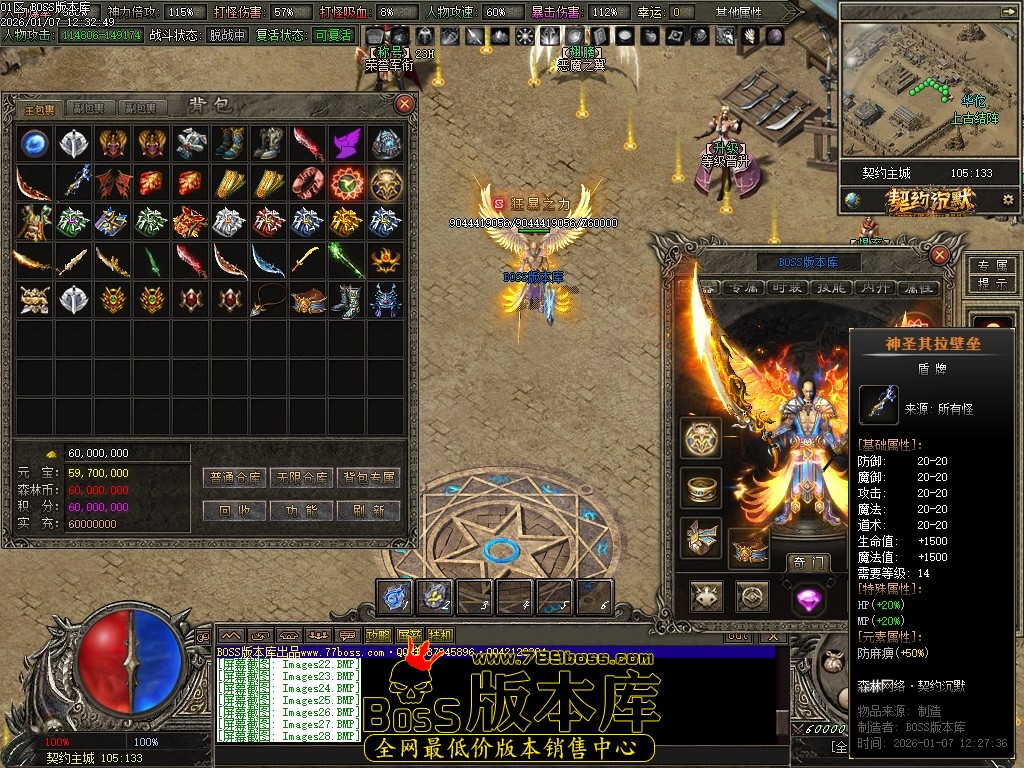Click the equipped ring slot
Viewport: 1024px width, 768px height.
pyautogui.click(x=702, y=487)
